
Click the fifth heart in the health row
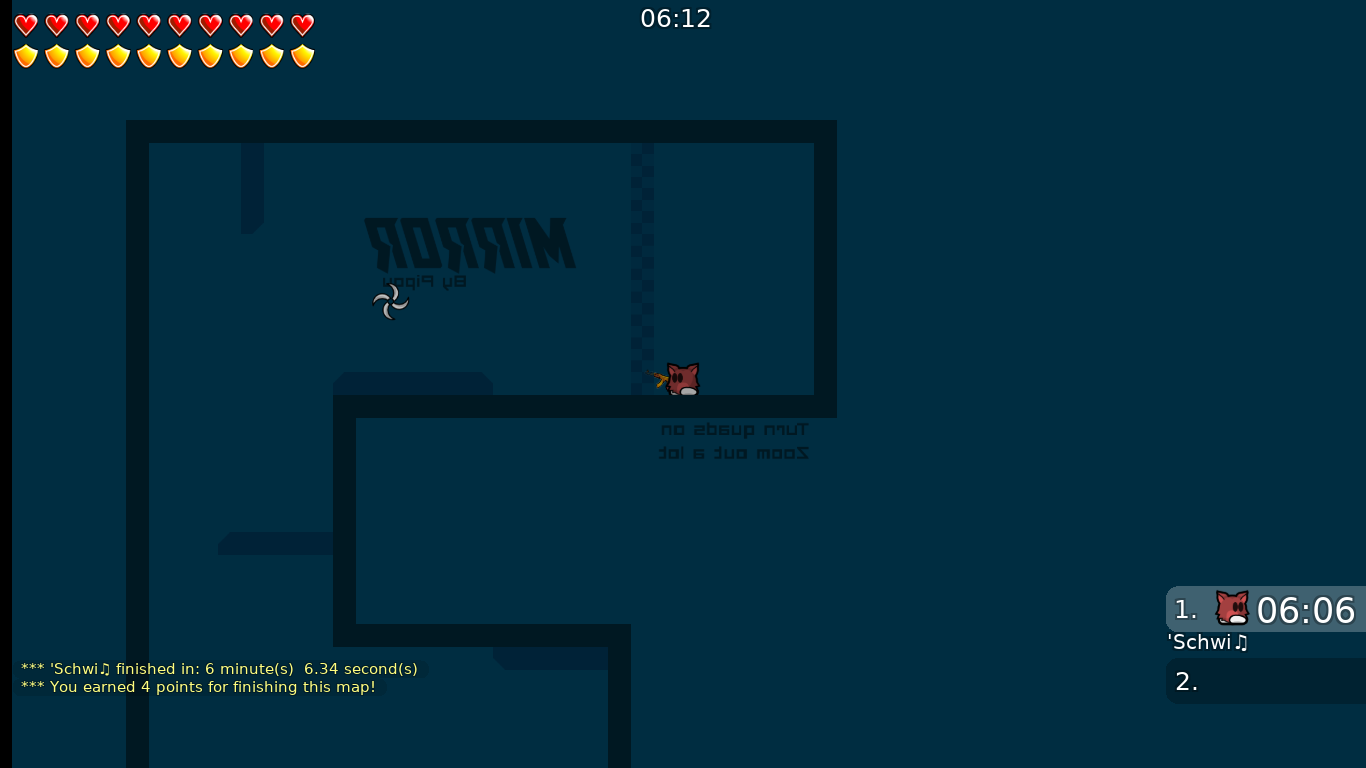[148, 25]
